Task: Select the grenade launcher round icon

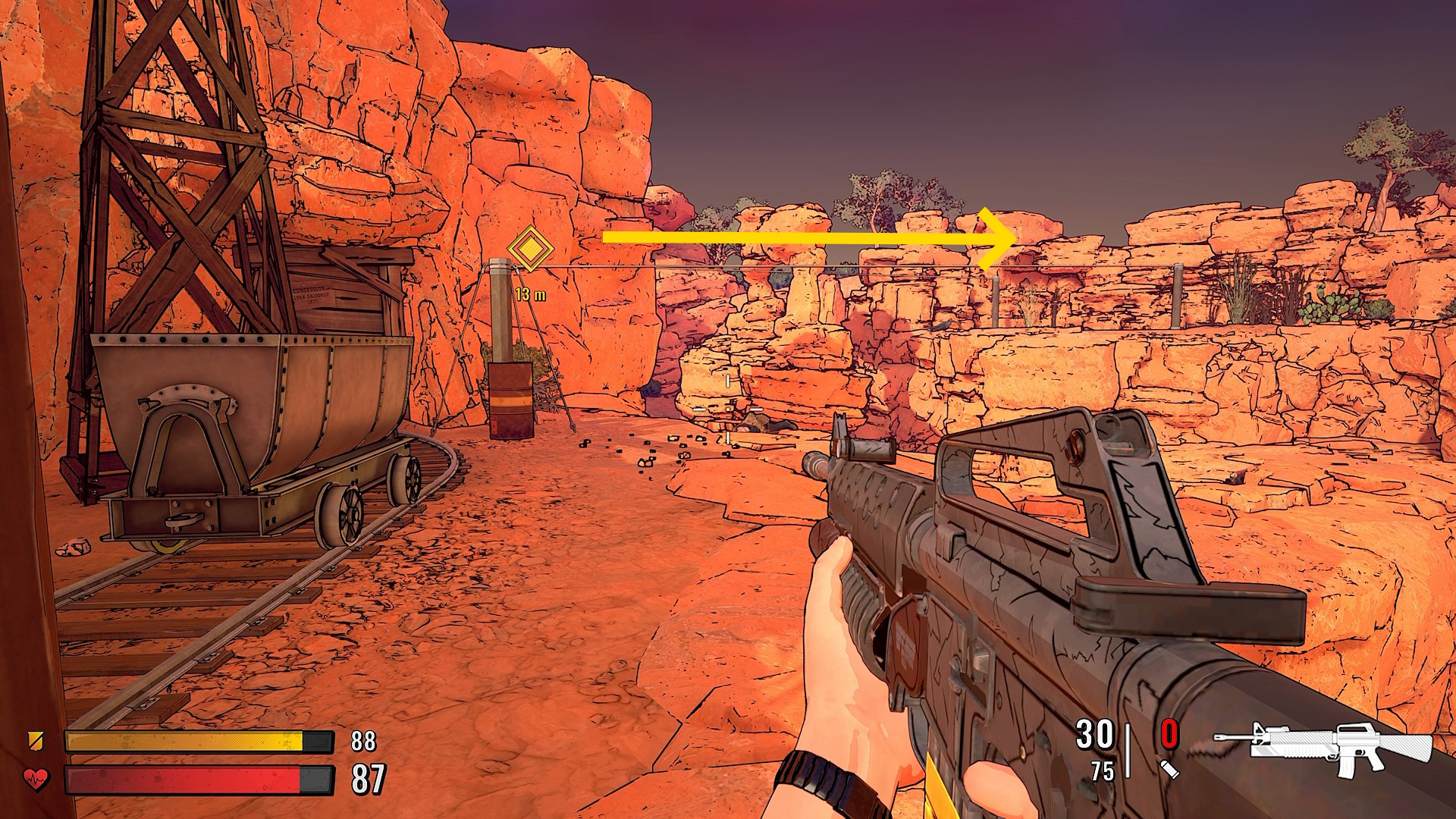Action: point(1171,769)
